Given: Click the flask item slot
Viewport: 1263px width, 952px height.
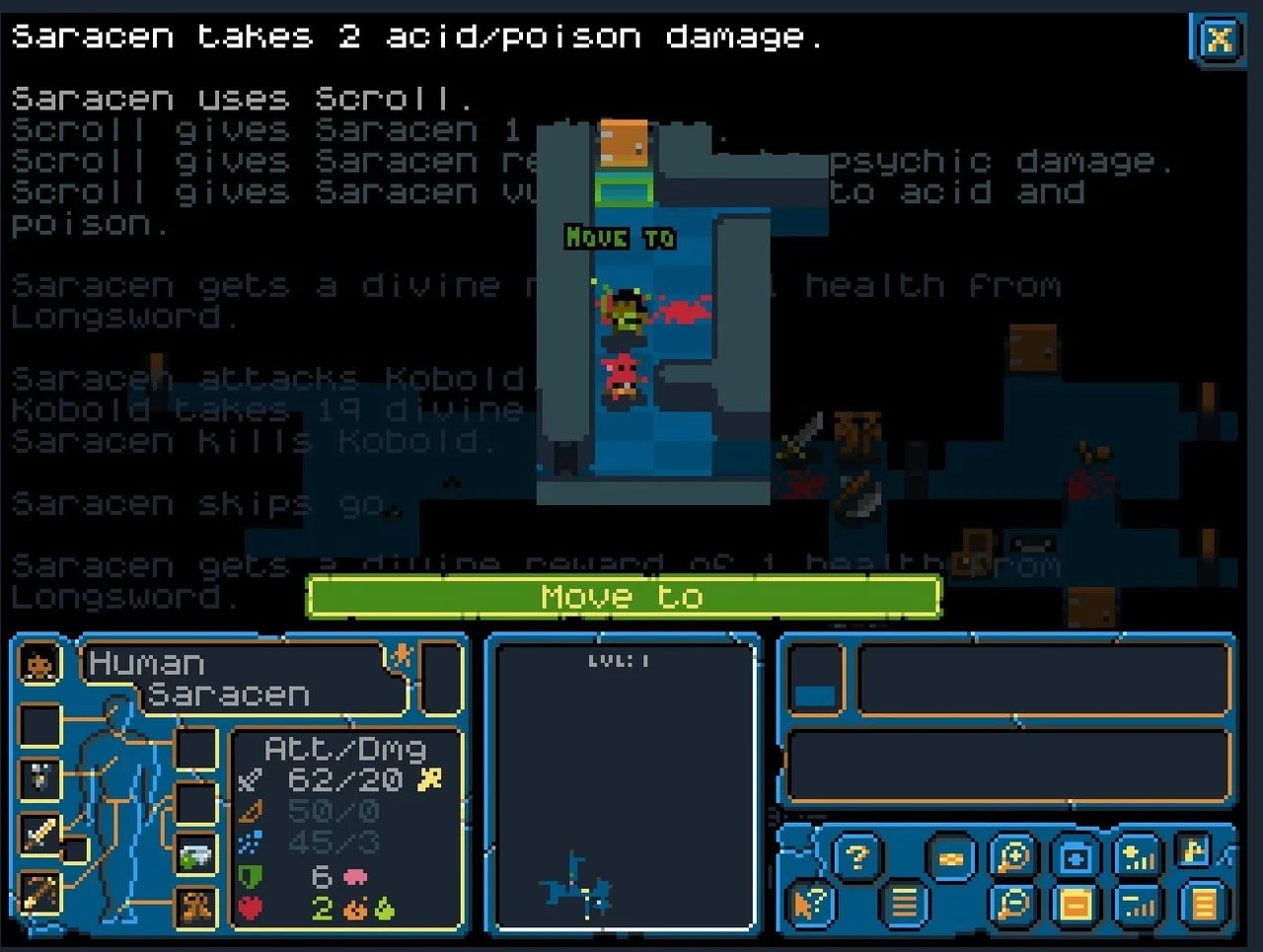Looking at the screenshot, I should pyautogui.click(x=194, y=855).
